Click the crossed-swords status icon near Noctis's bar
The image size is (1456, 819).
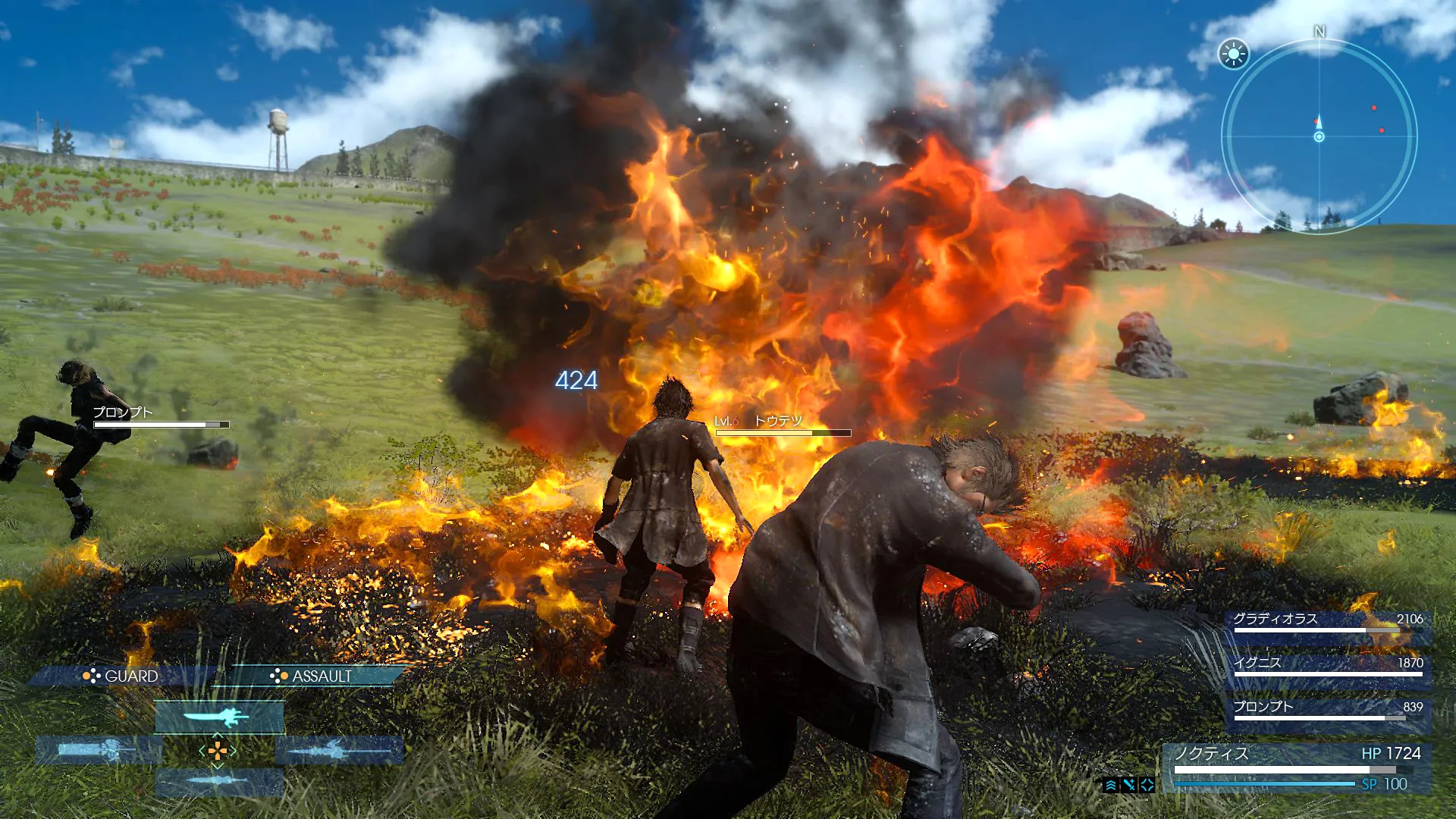tap(1129, 784)
